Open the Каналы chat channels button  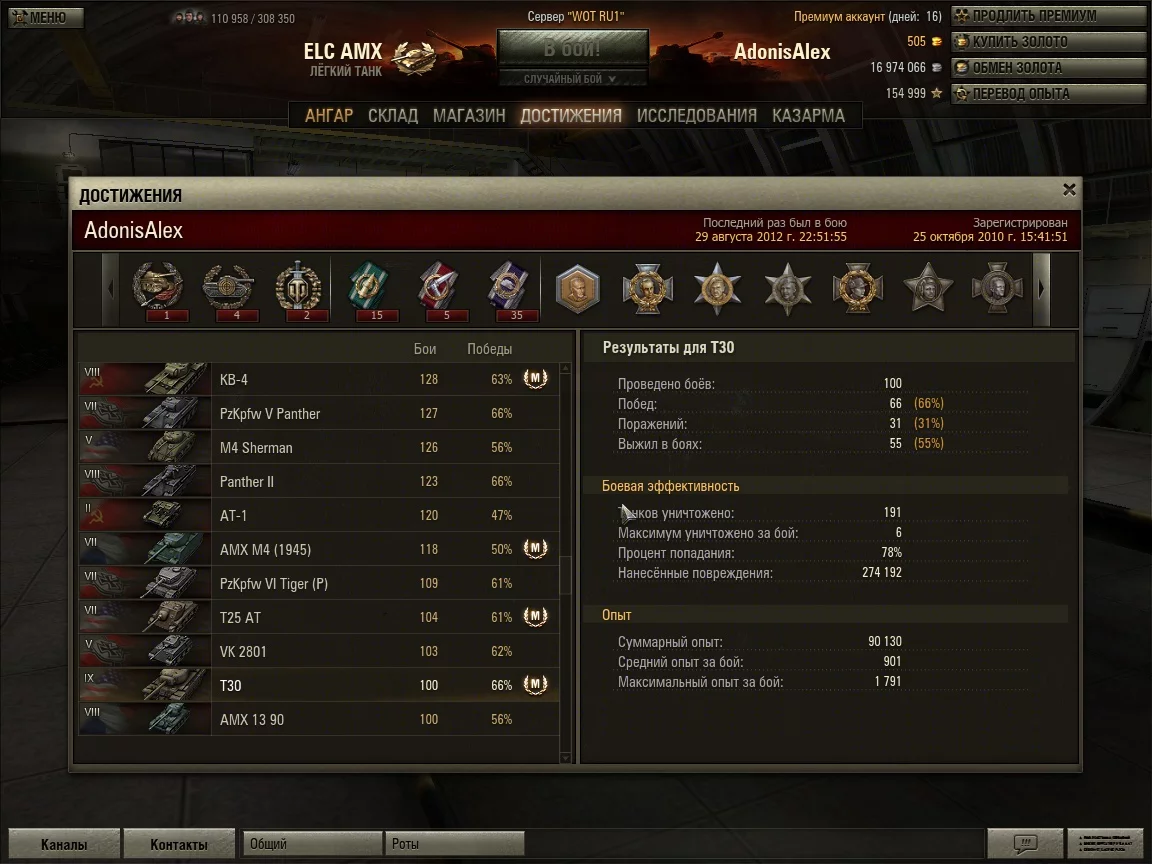click(63, 844)
